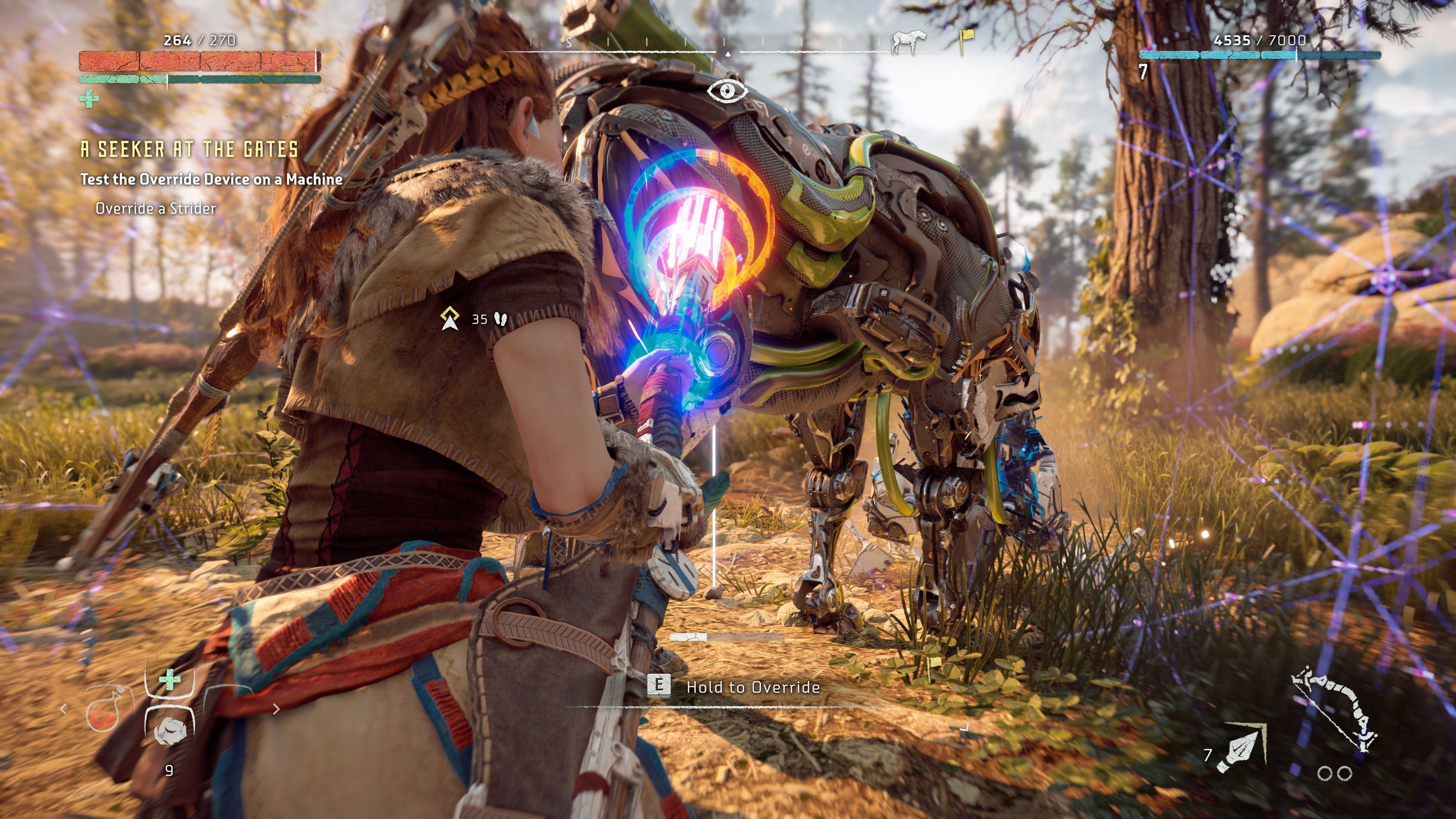Select the rock item slot

169,729
